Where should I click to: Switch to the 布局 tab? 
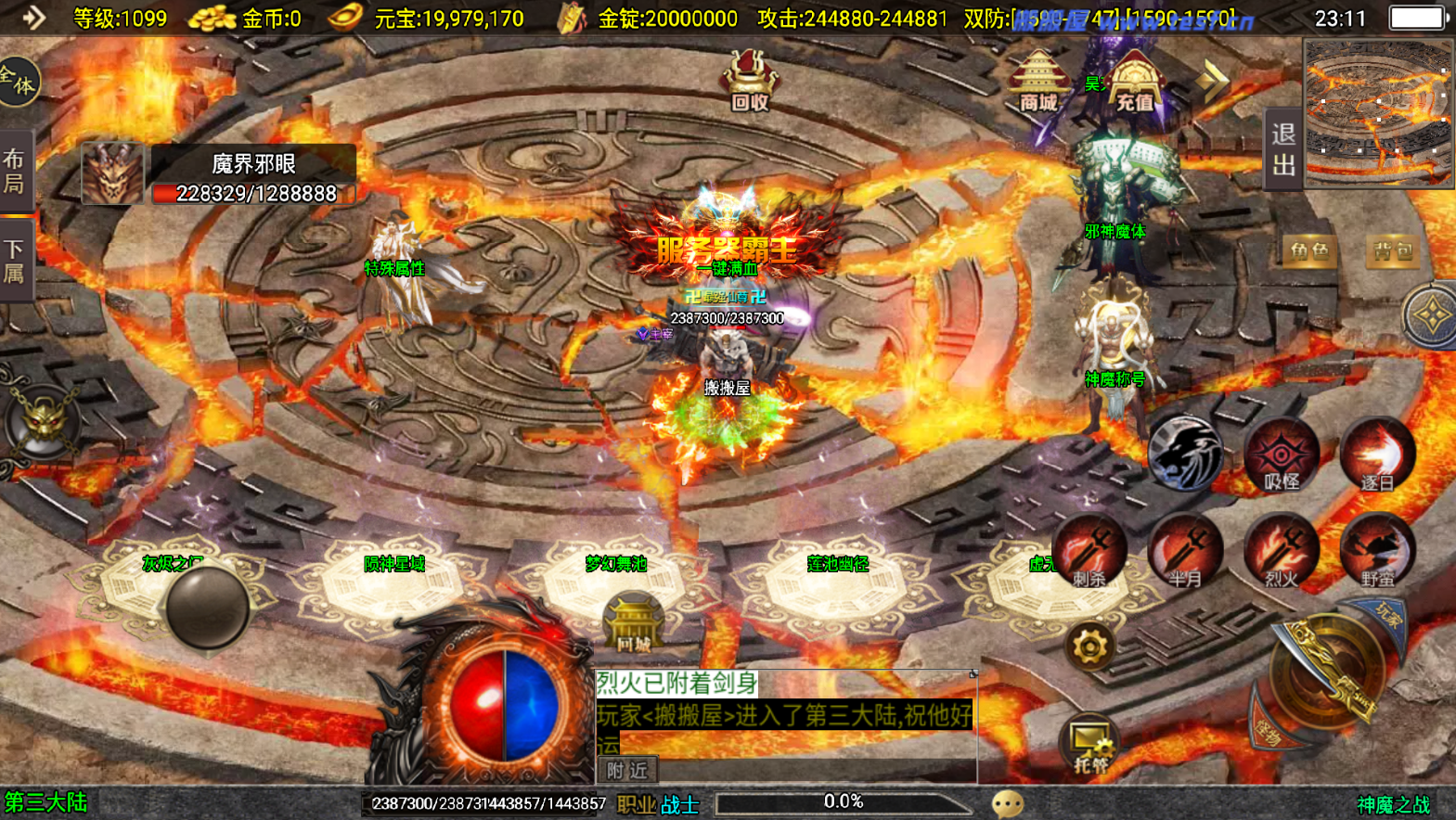15,171
